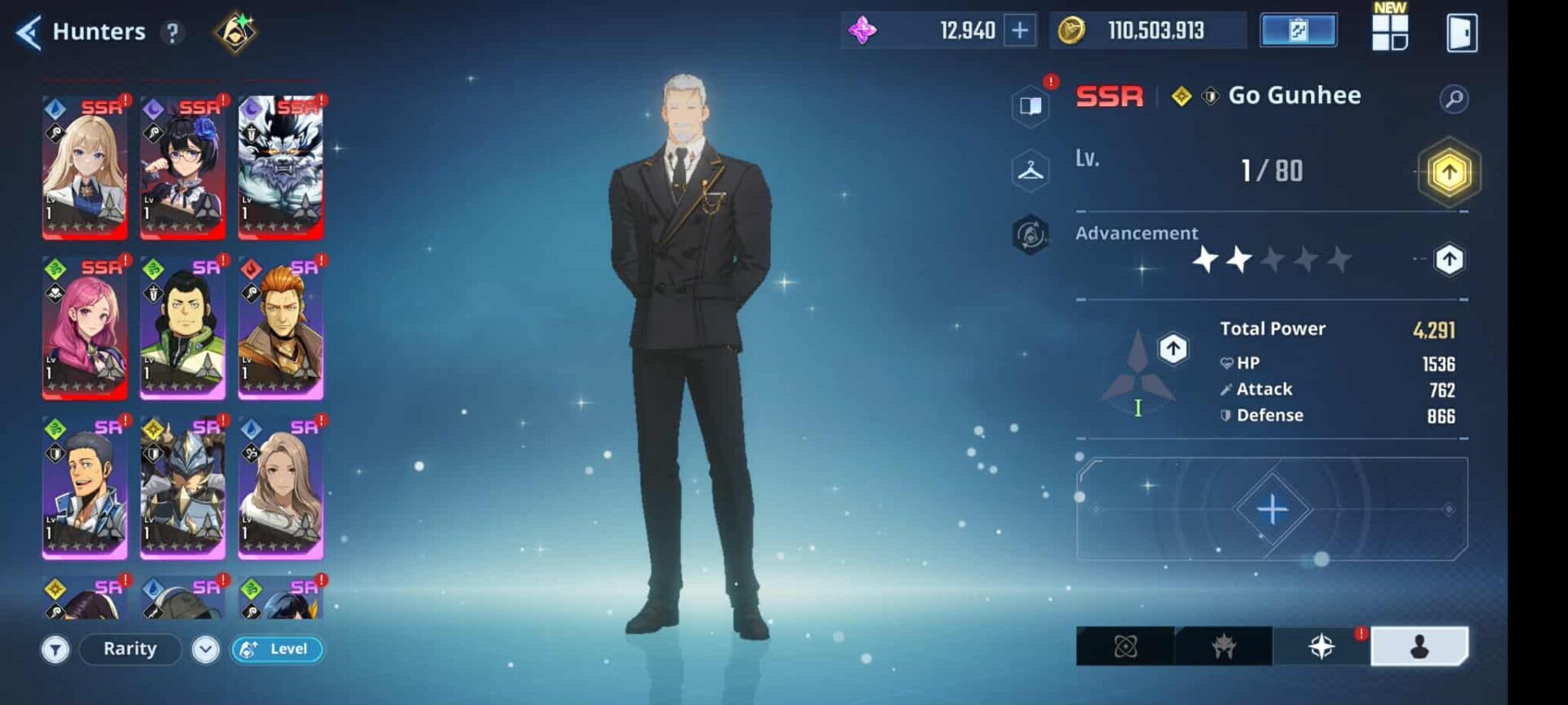Switch to the hunter silhouette tab
This screenshot has width=1568, height=705.
(x=1419, y=647)
